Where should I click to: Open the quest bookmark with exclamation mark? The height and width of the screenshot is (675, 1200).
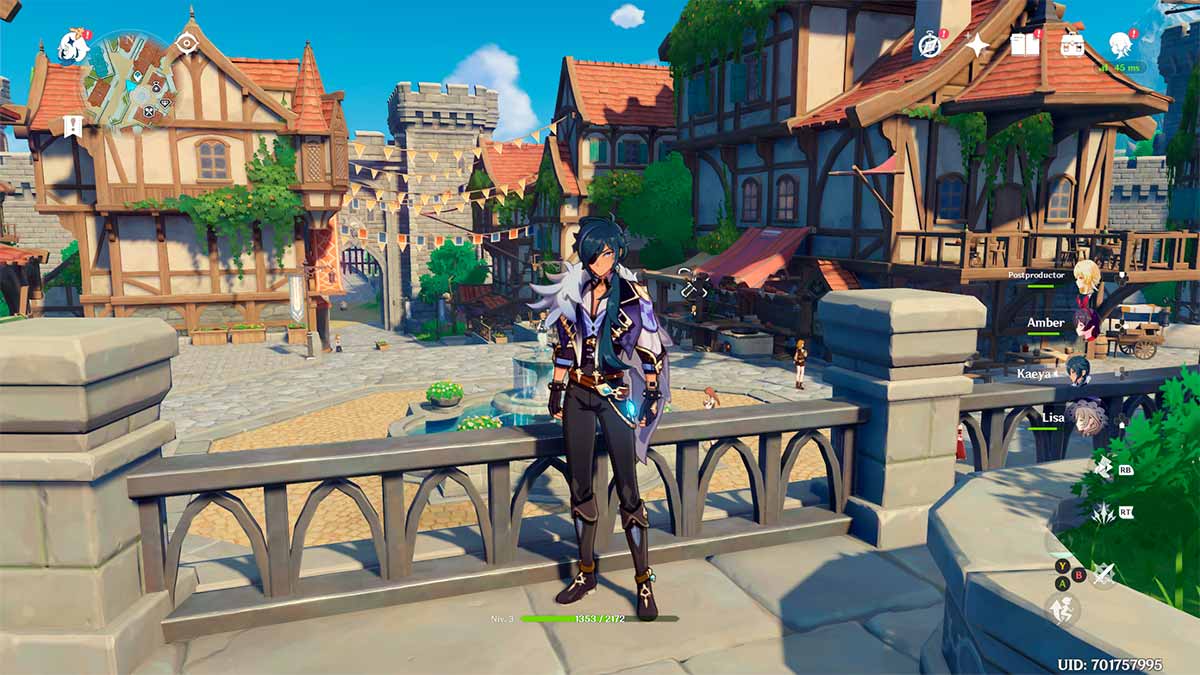pyautogui.click(x=73, y=125)
